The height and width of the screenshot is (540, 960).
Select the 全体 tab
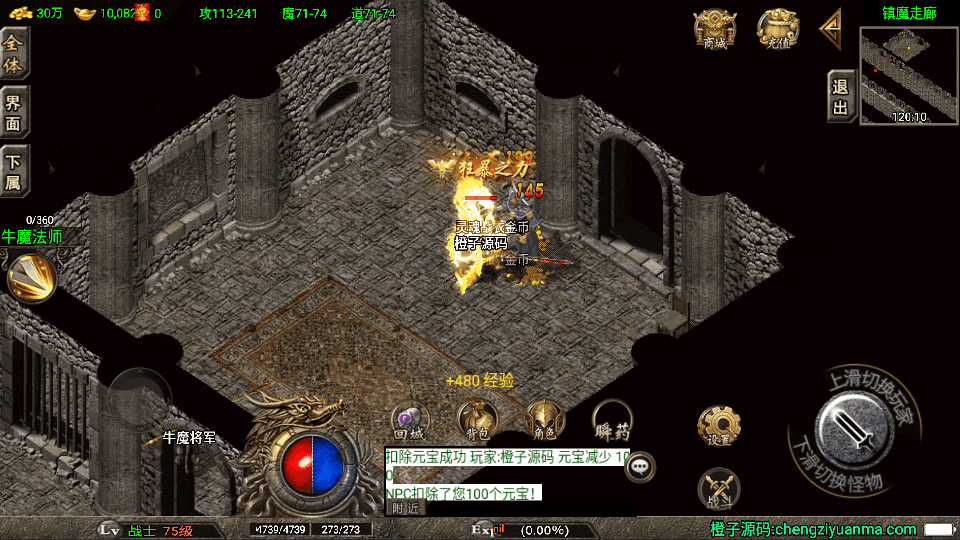point(14,51)
